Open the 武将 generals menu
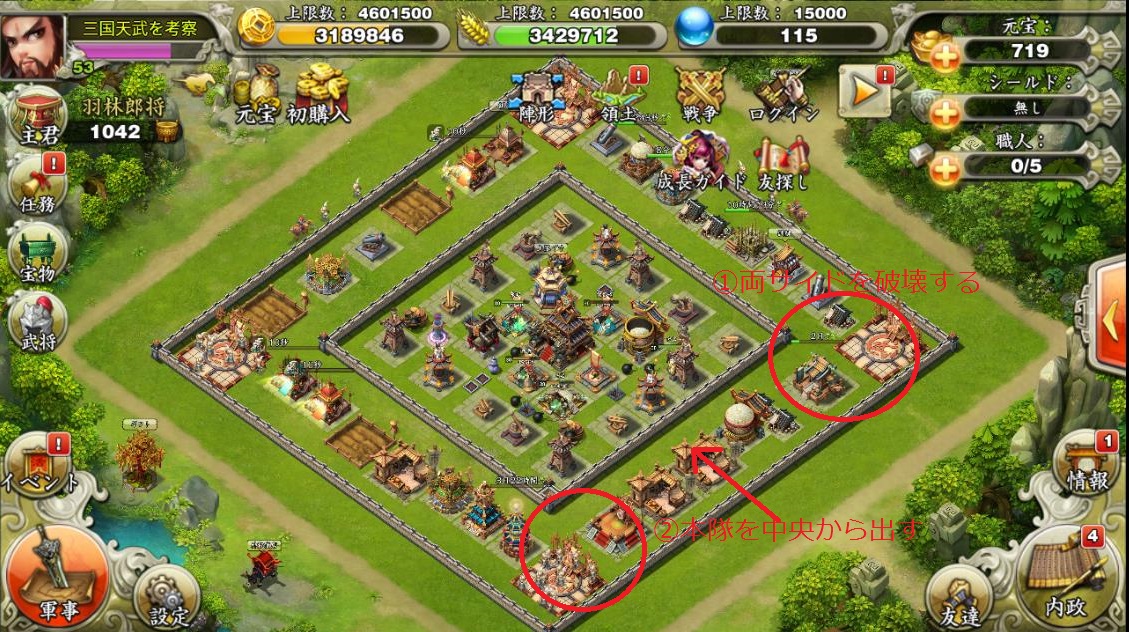 coord(36,322)
